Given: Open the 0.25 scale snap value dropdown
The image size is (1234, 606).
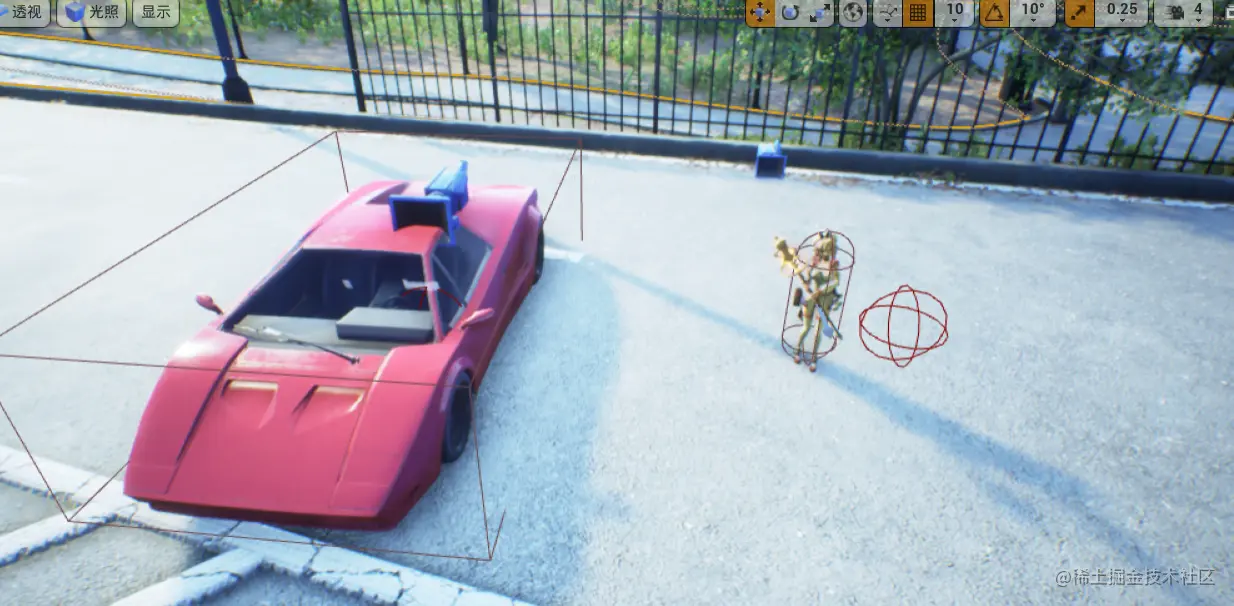Looking at the screenshot, I should coord(1122,12).
